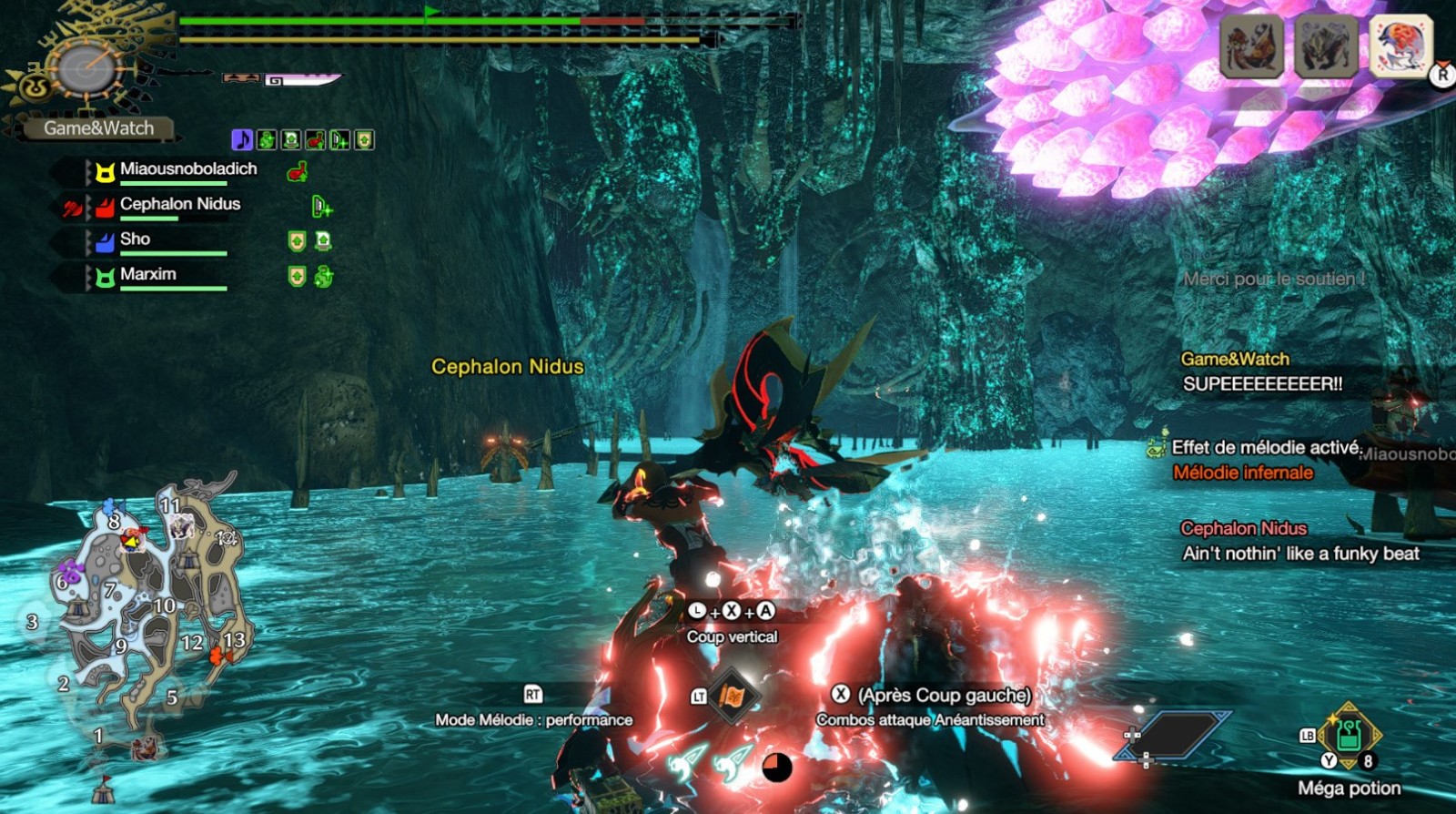Click the Game&Watch player name plate
1456x814 pixels.
point(98,128)
